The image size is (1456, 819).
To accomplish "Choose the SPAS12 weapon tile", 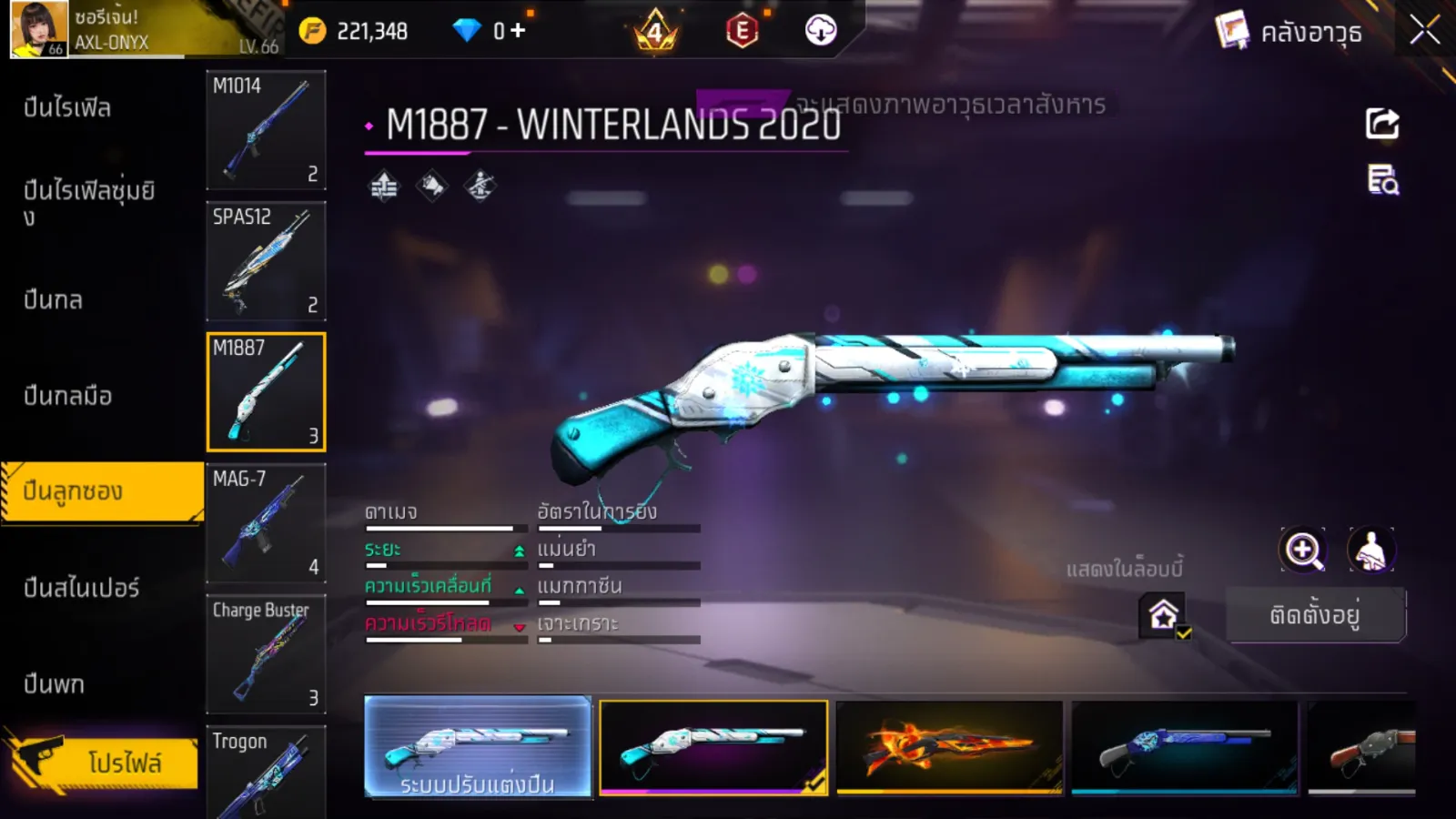I will tap(266, 261).
